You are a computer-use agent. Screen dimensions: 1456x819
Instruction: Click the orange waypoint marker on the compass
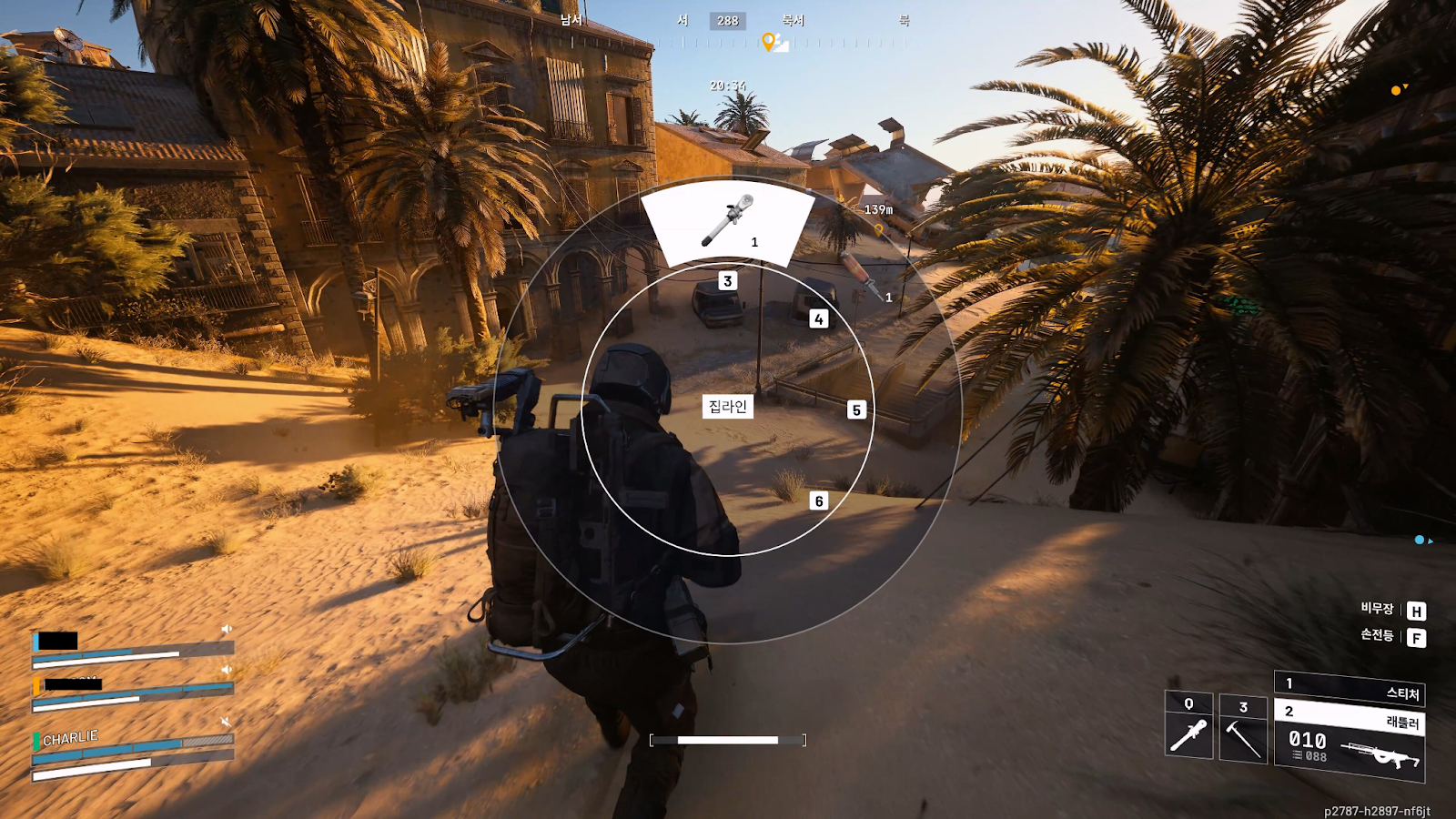(x=768, y=42)
